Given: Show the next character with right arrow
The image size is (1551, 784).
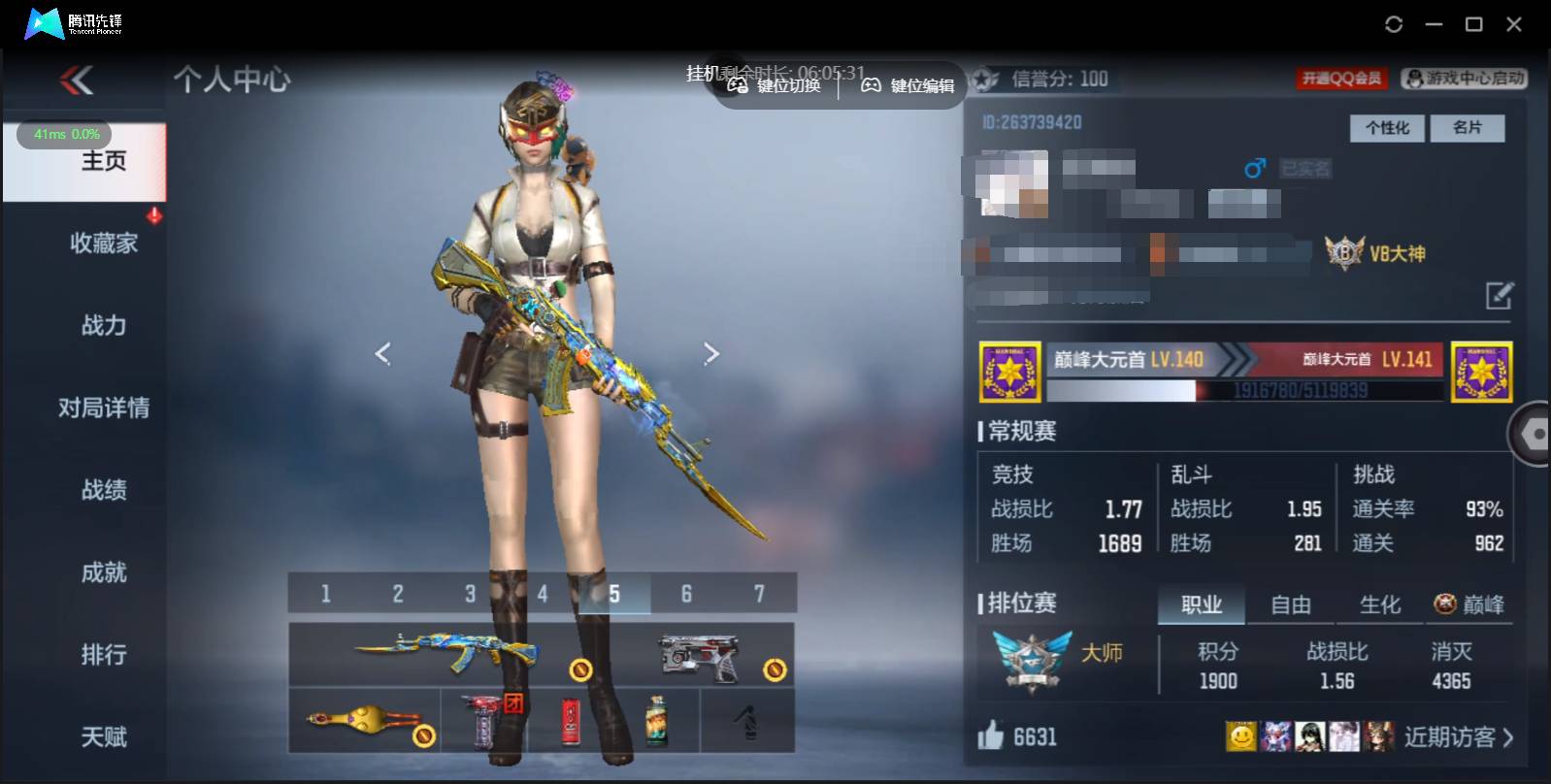Looking at the screenshot, I should coord(711,354).
